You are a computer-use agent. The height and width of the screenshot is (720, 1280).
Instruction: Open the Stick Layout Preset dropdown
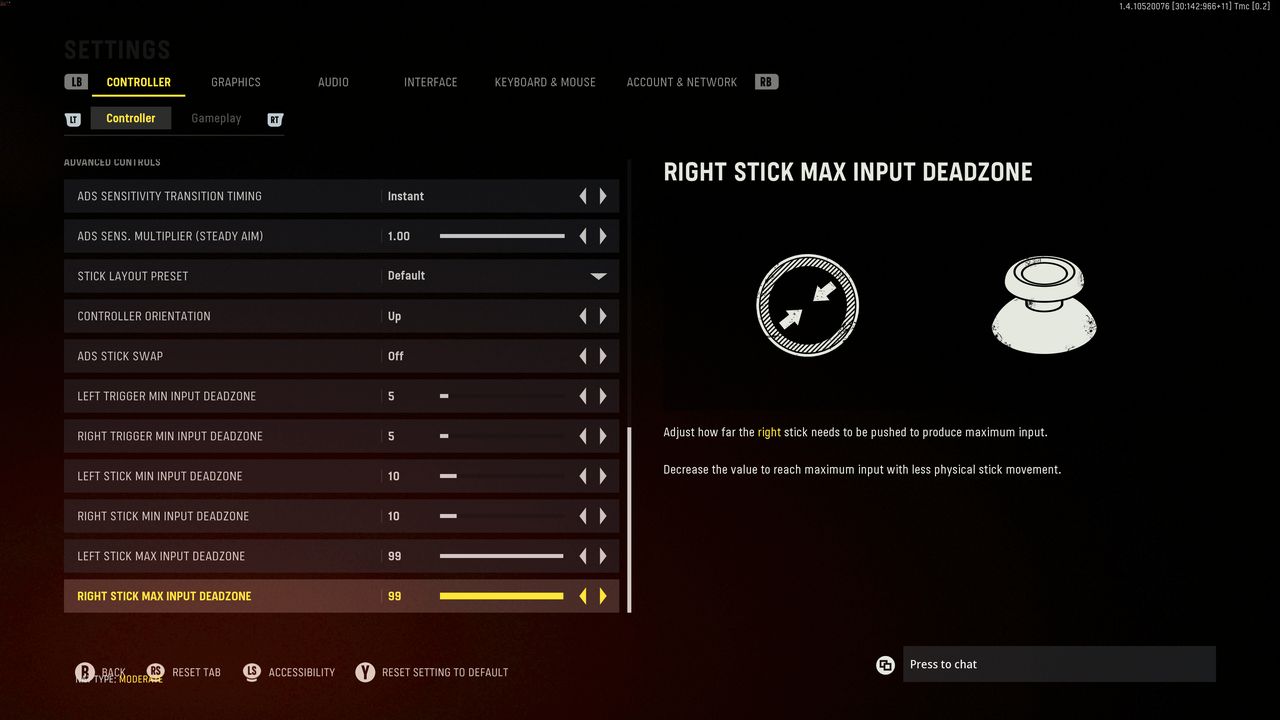click(x=598, y=276)
